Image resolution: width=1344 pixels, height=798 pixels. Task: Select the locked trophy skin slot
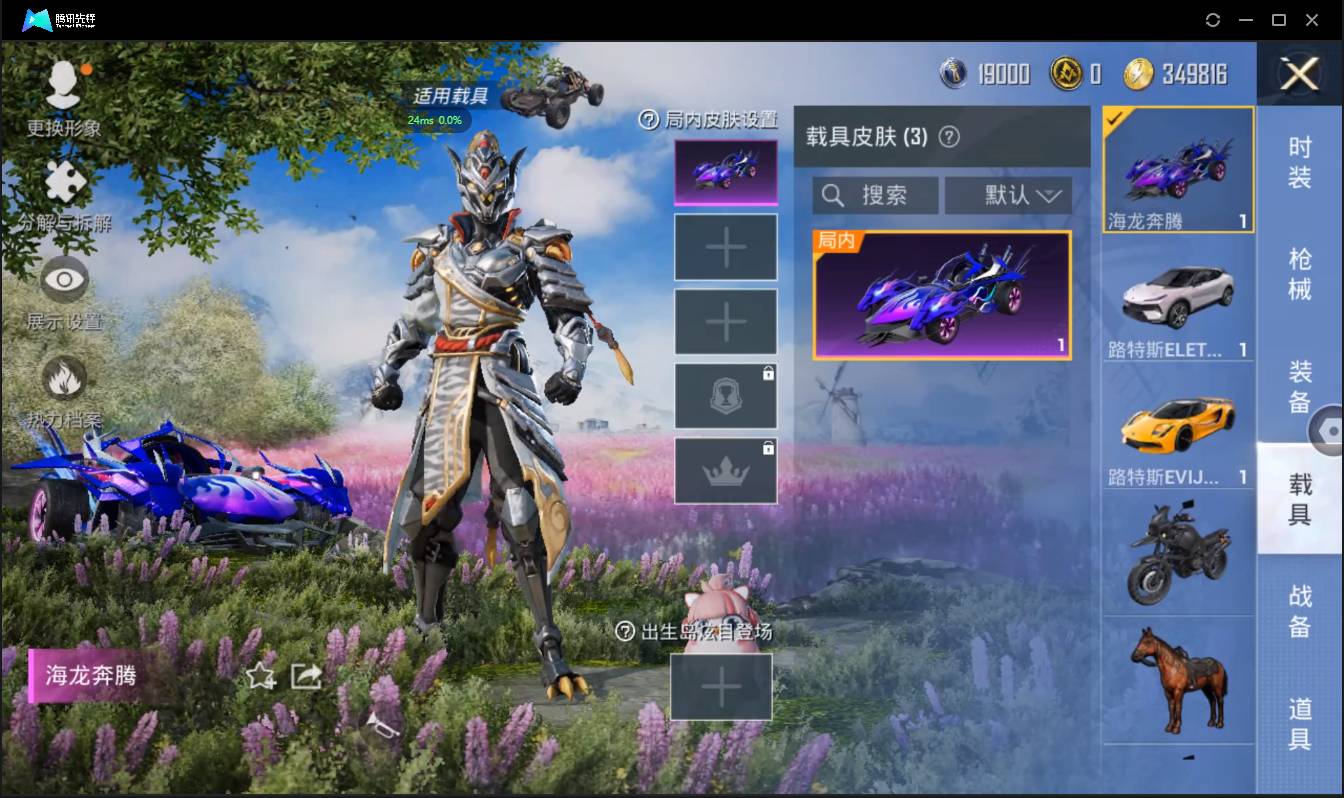click(x=726, y=395)
